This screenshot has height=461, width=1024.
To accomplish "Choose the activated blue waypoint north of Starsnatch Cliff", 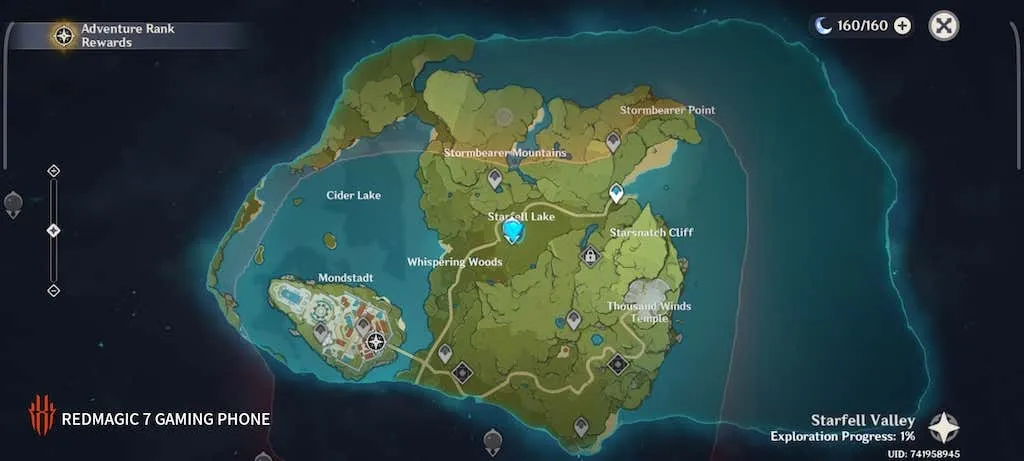I will 616,191.
